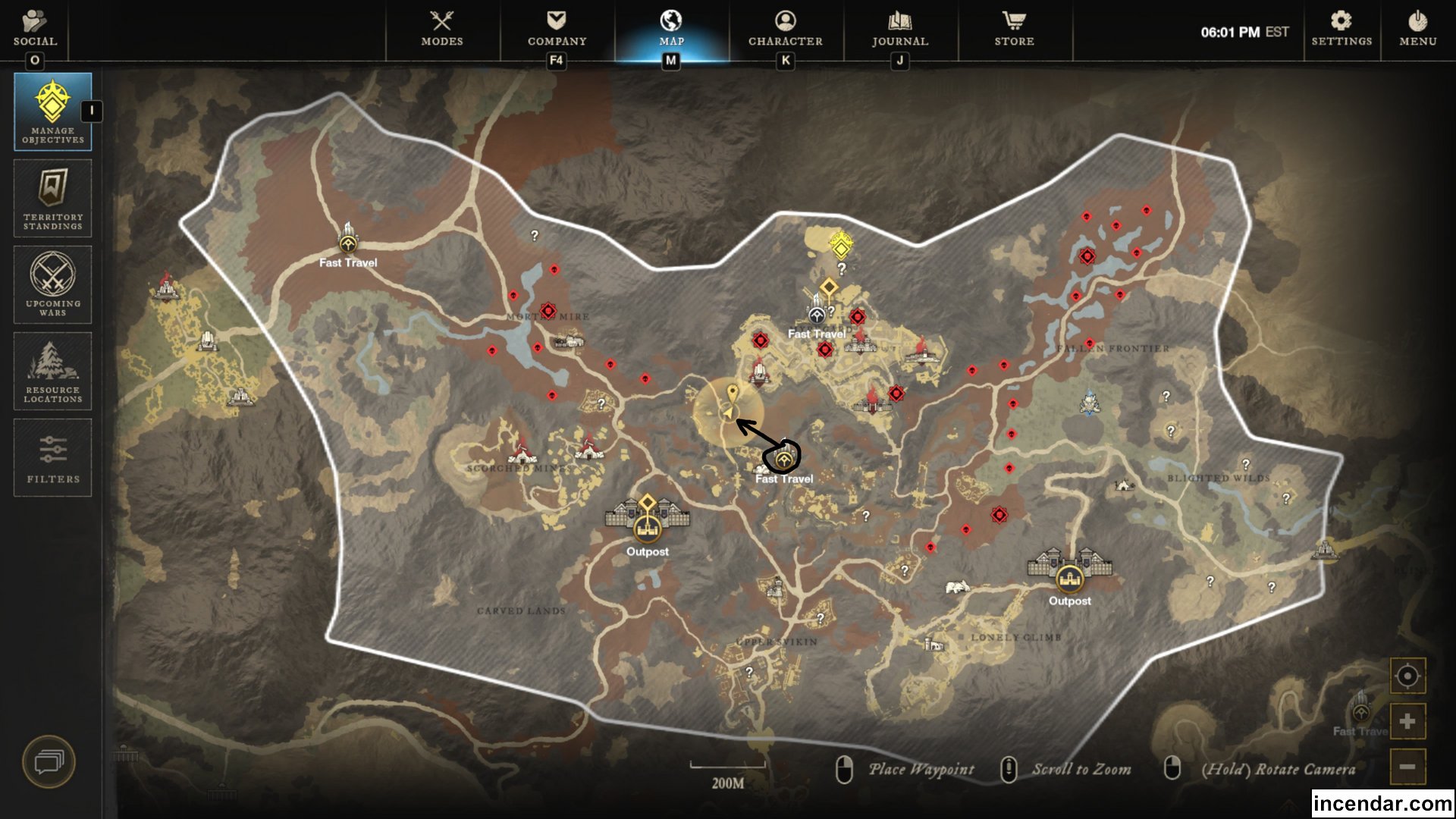Image resolution: width=1456 pixels, height=819 pixels.
Task: Open Resource Locations
Action: [52, 371]
